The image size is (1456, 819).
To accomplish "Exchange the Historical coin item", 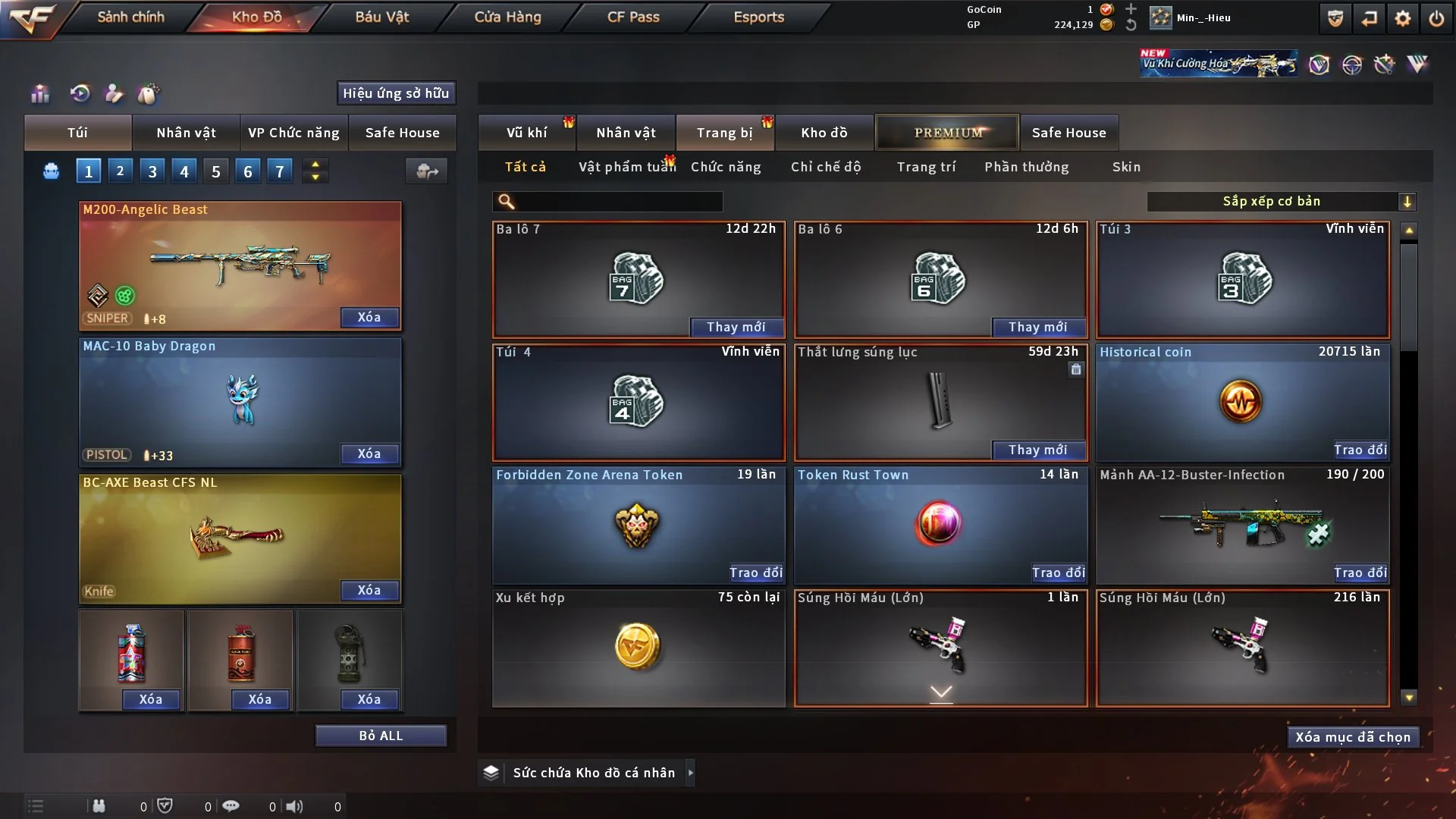I will pos(1360,450).
